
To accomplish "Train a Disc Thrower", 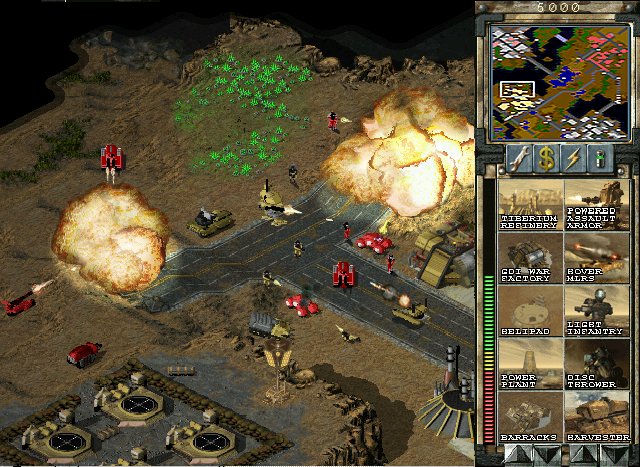I will [x=597, y=364].
